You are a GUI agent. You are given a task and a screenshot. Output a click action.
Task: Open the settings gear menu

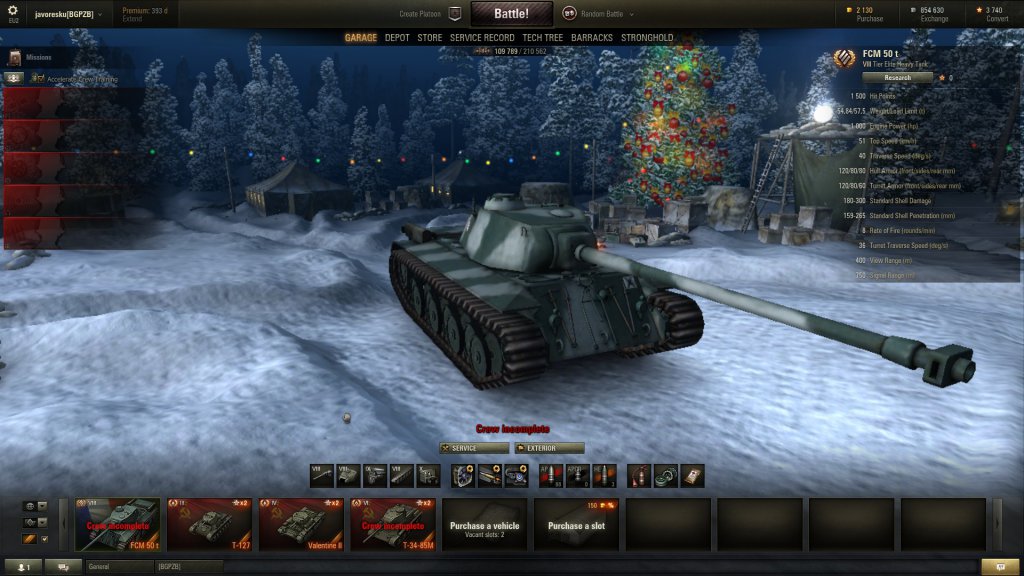click(x=14, y=12)
